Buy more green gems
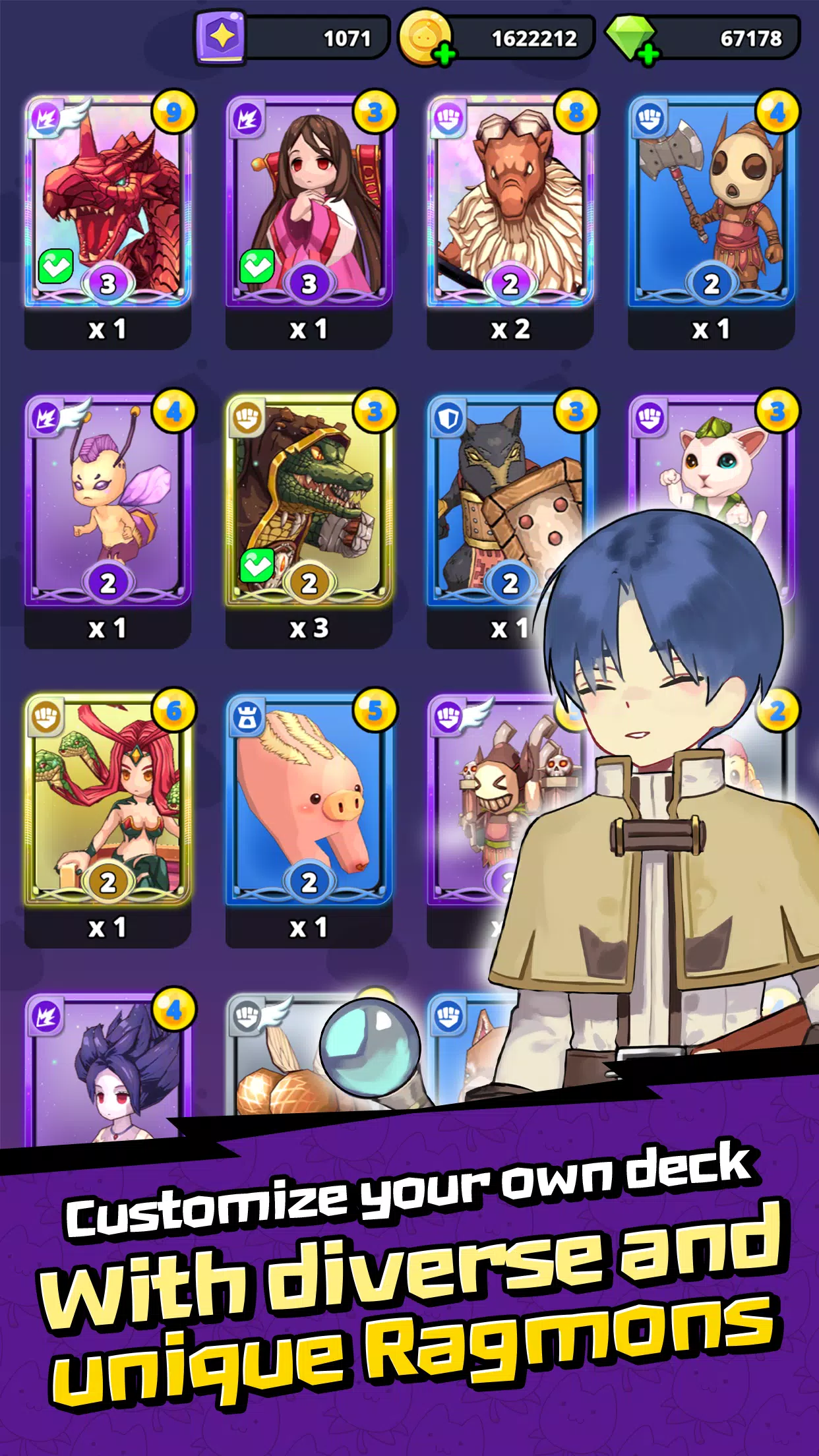This screenshot has width=819, height=1456. tap(649, 54)
